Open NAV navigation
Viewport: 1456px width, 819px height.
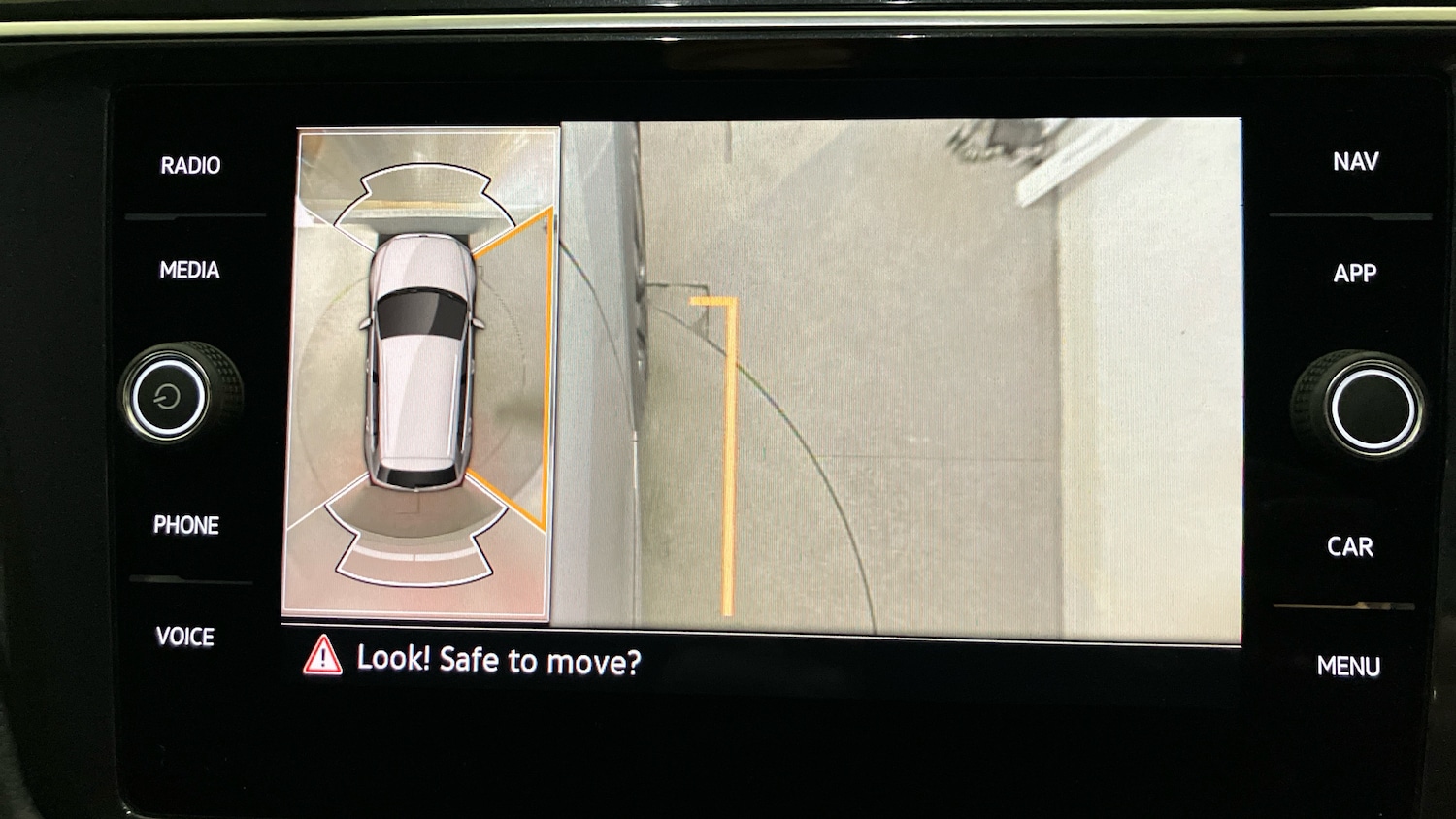[1355, 161]
